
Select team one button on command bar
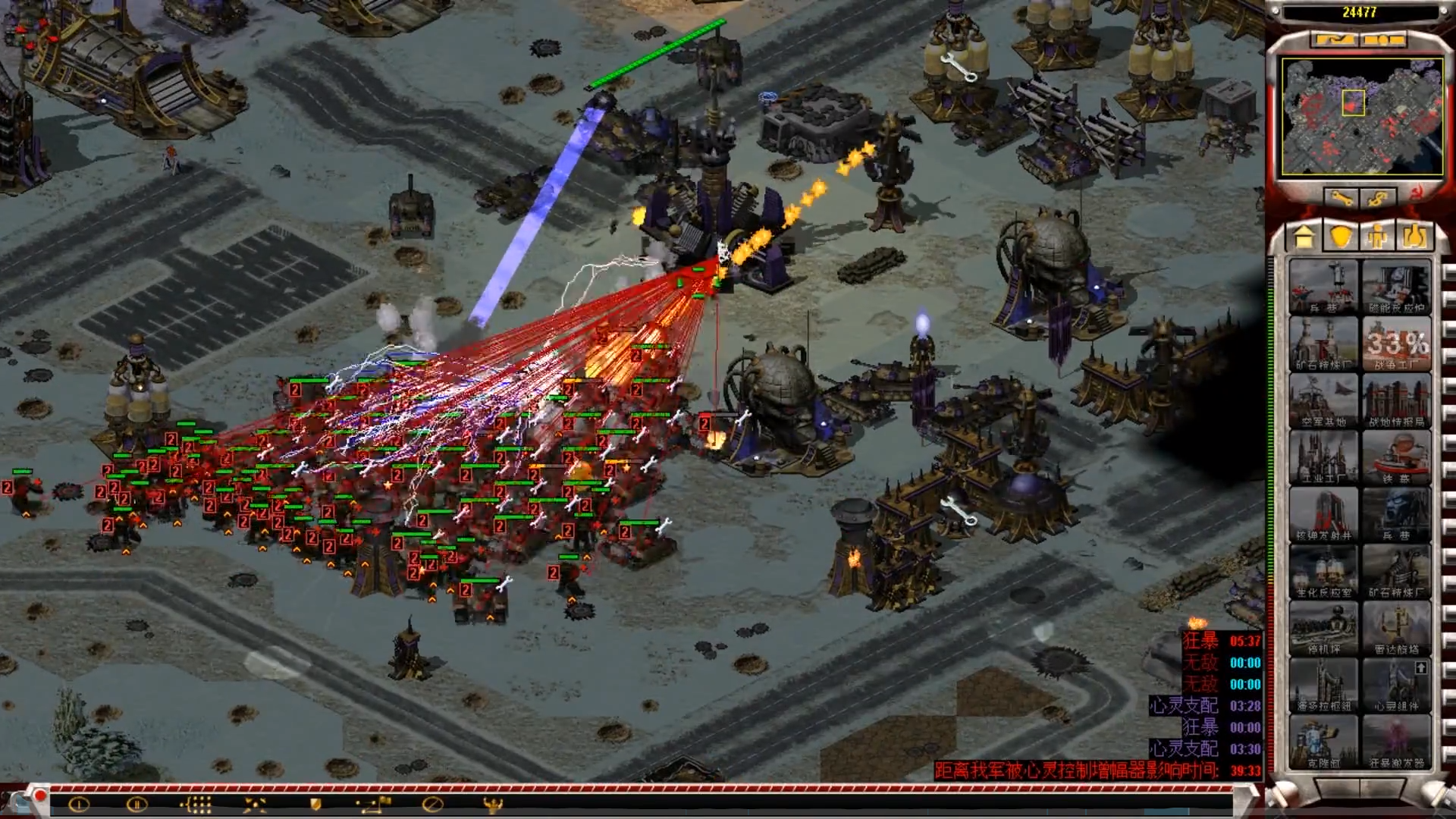79,805
